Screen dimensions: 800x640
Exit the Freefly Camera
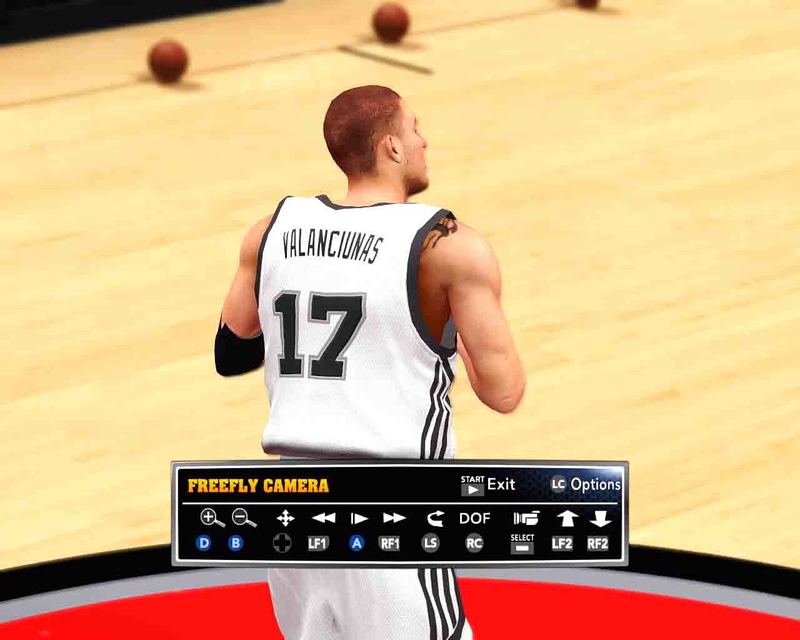pos(488,485)
